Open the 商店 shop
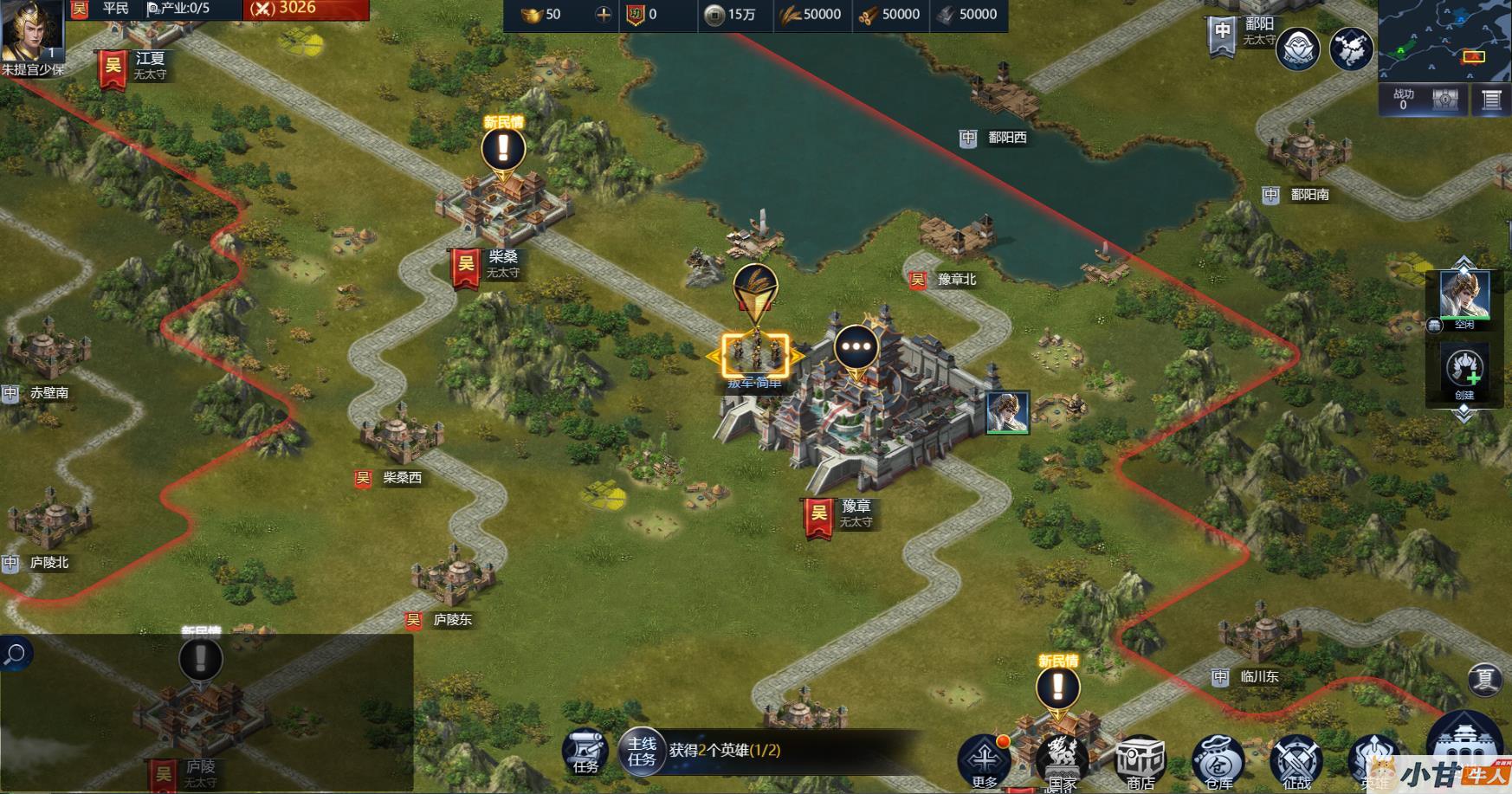Viewport: 1512px width, 794px height. [x=1140, y=759]
